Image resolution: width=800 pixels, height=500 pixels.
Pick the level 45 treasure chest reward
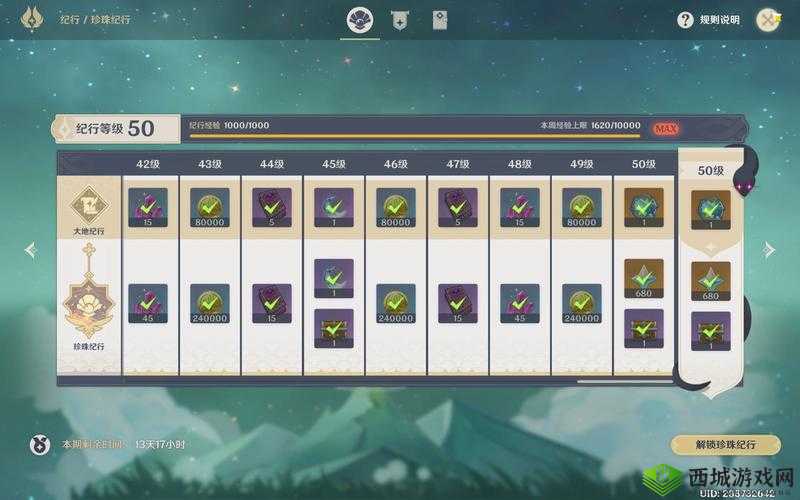pos(334,328)
